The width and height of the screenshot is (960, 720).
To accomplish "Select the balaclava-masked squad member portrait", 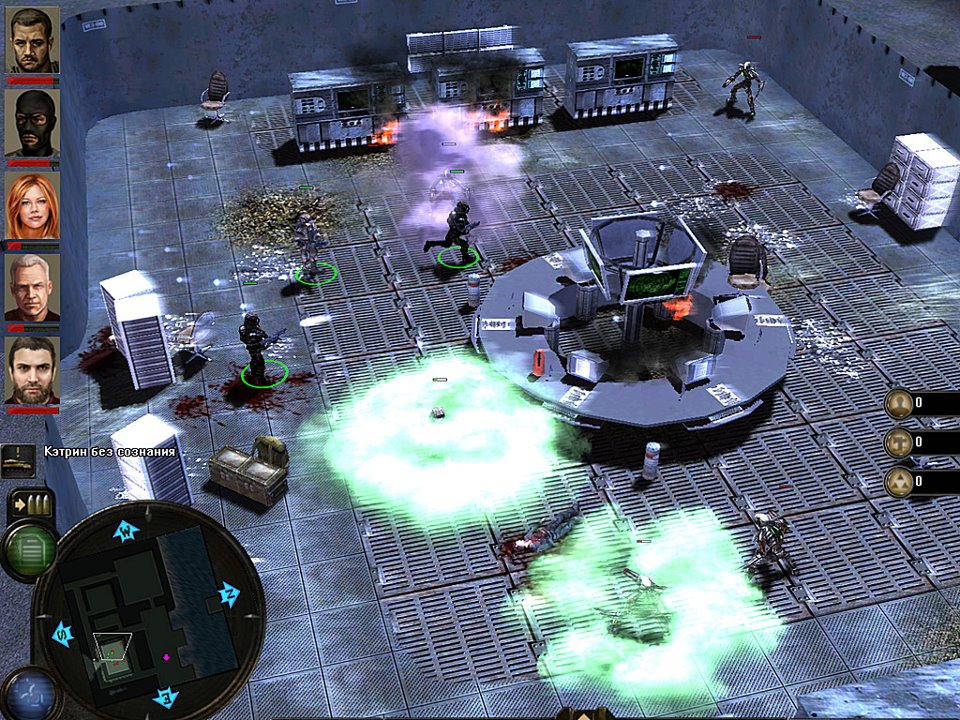I will click(33, 122).
